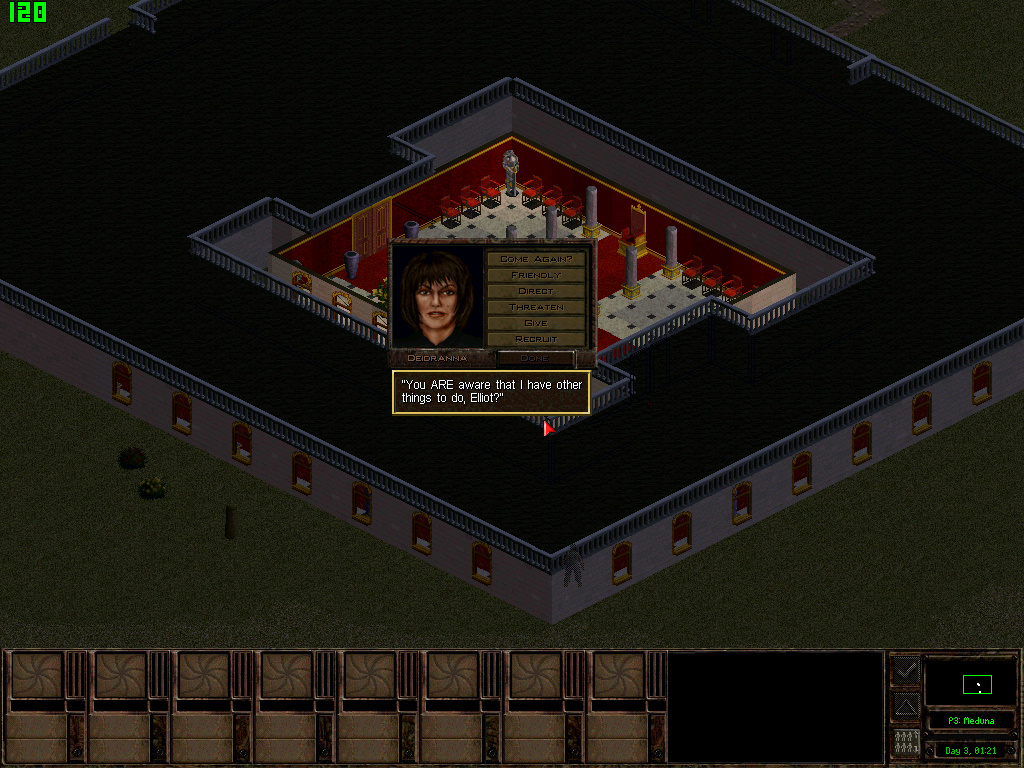The width and height of the screenshot is (1024, 768).
Task: Pick the Direct approach
Action: point(535,291)
